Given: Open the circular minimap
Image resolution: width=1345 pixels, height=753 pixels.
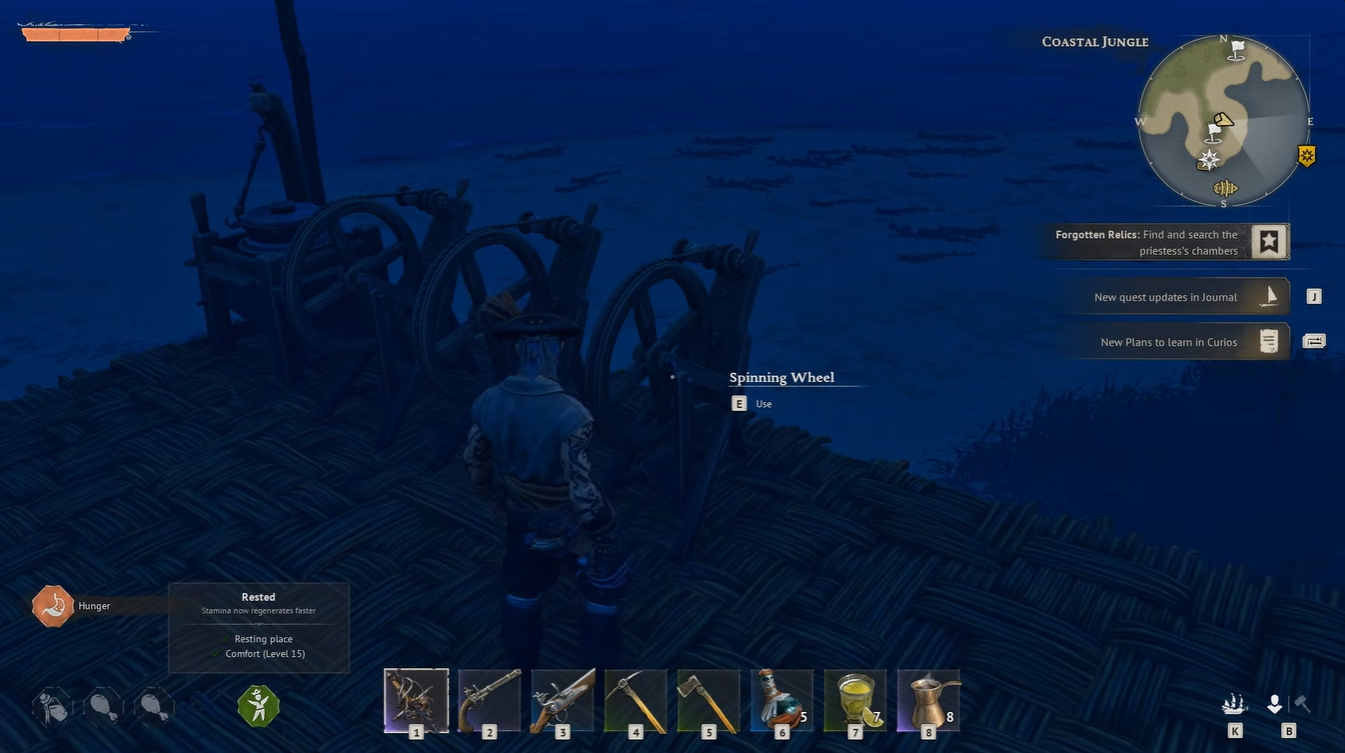Looking at the screenshot, I should point(1223,121).
